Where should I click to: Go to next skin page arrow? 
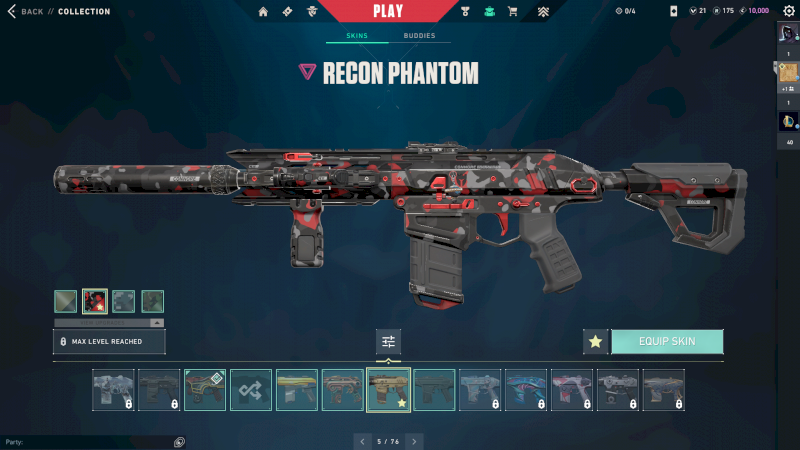tap(414, 441)
